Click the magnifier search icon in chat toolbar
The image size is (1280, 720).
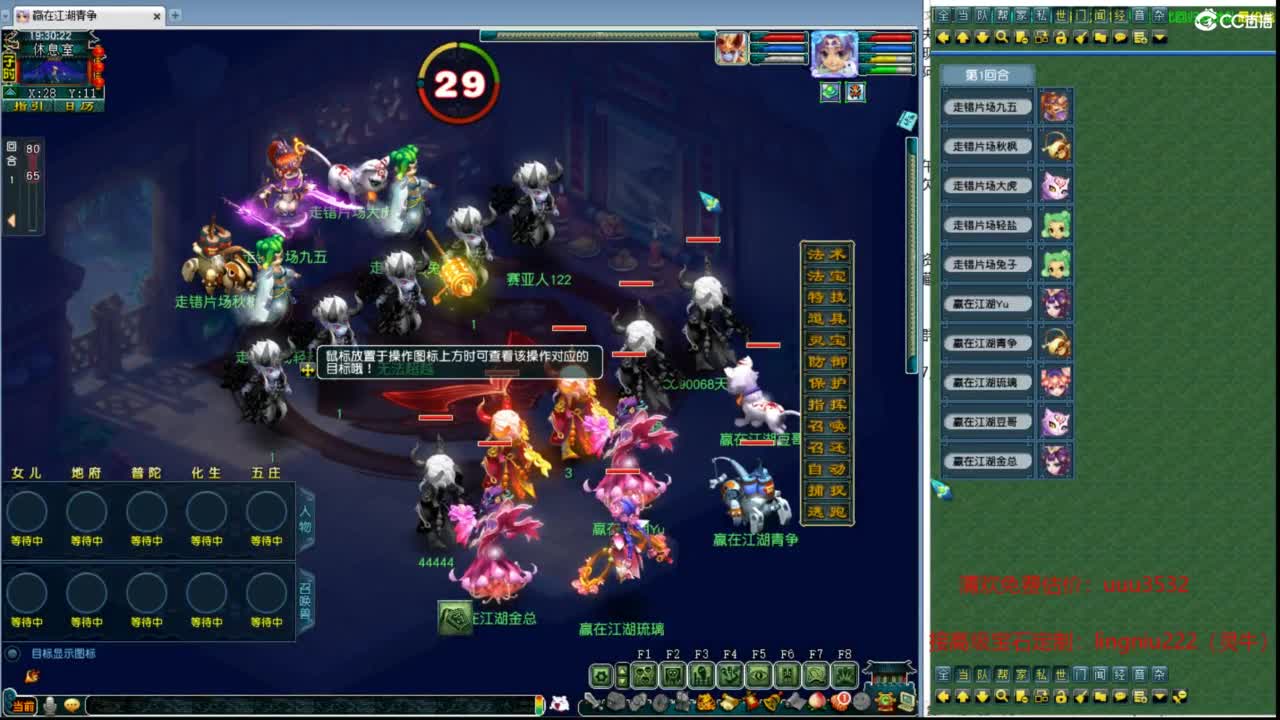click(x=1002, y=38)
